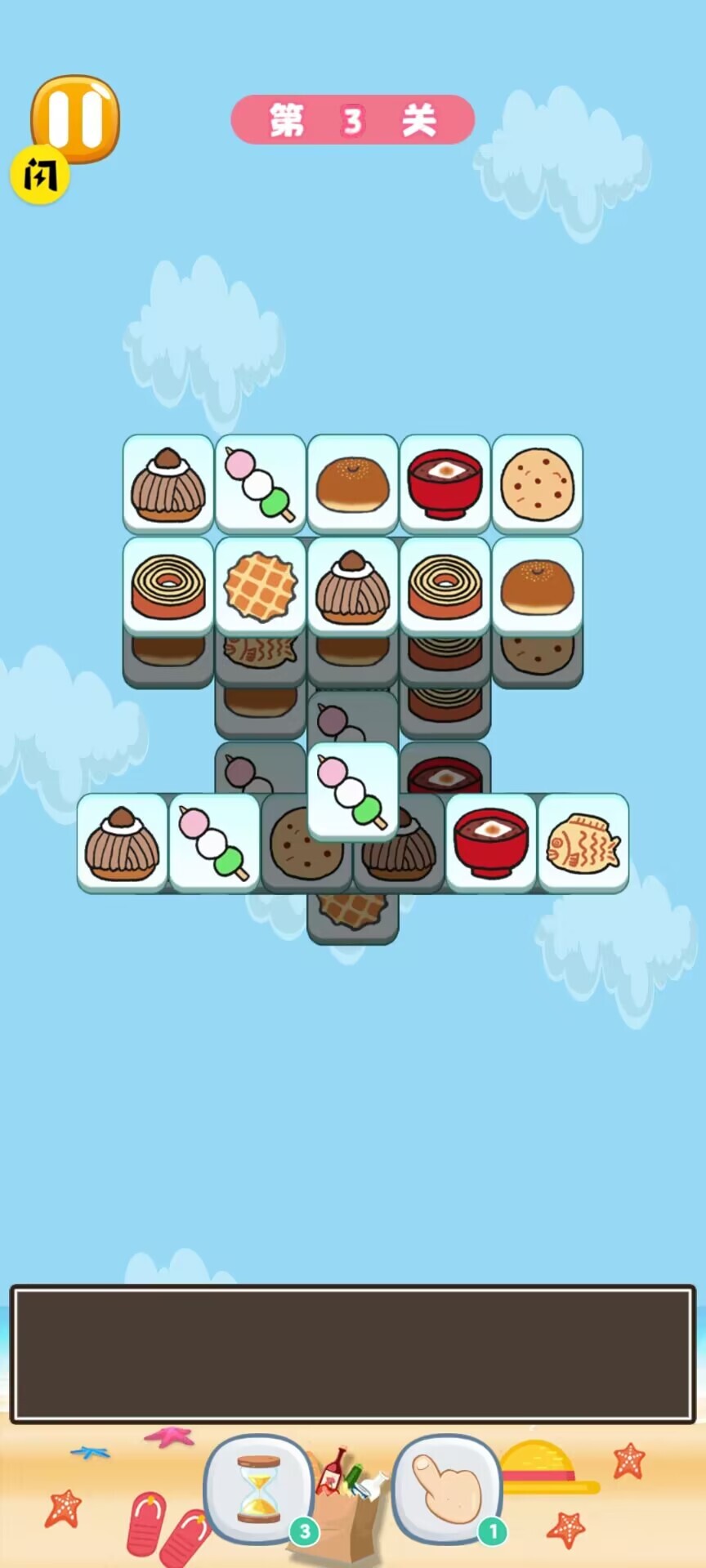The width and height of the screenshot is (706, 1568).
Task: Pick the waffle tile
Action: pyautogui.click(x=260, y=585)
